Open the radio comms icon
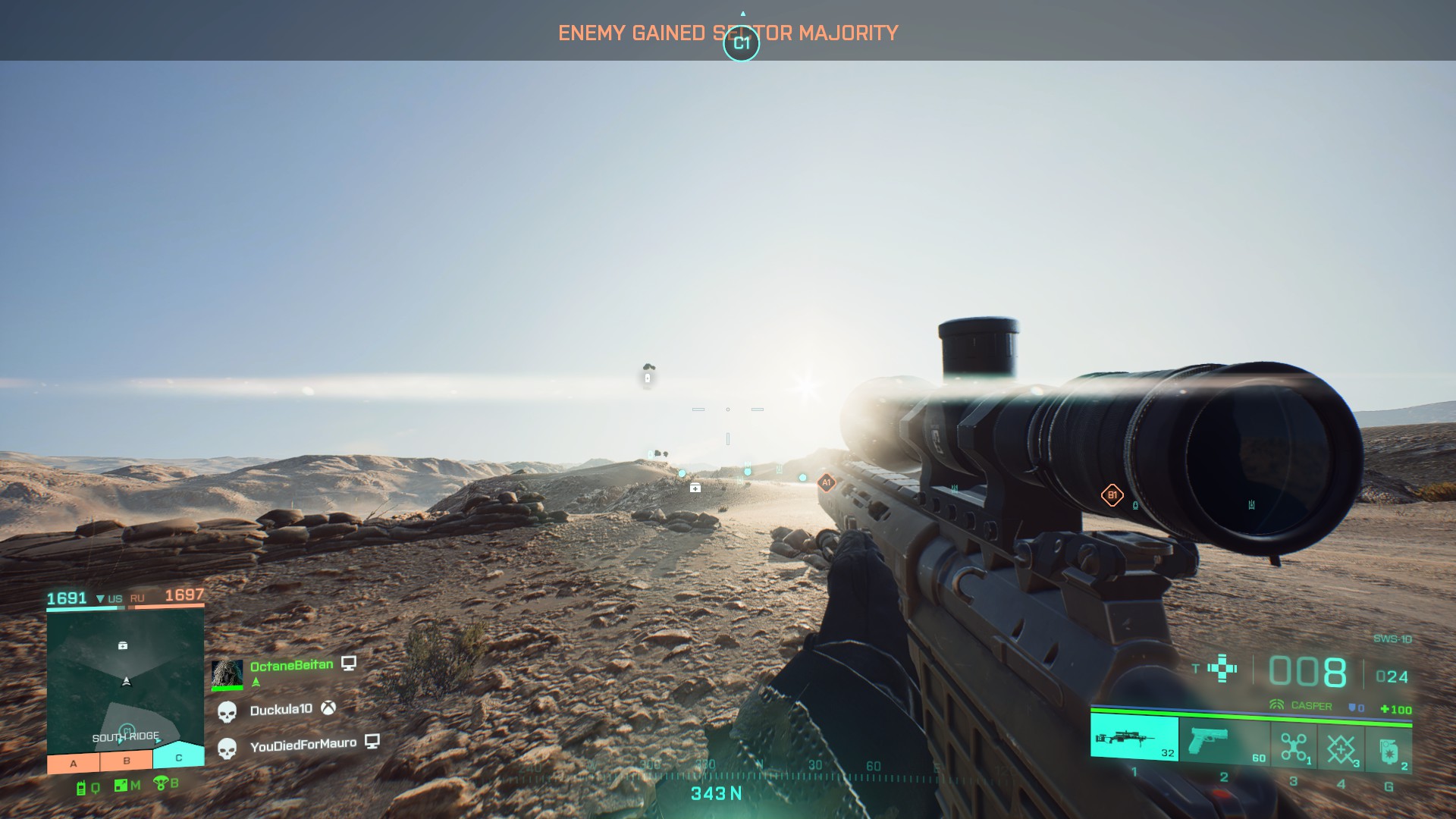1456x819 pixels. [82, 789]
